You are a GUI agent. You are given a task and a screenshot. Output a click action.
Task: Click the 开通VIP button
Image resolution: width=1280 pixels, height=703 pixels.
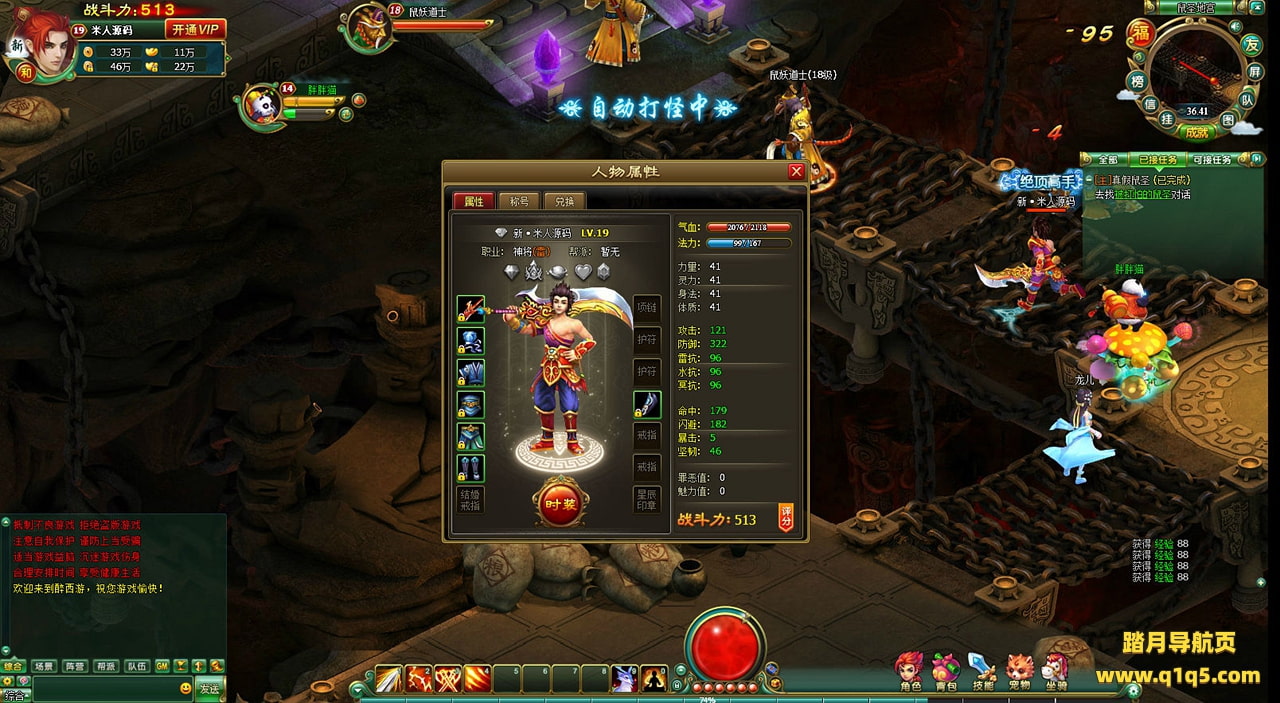[194, 30]
